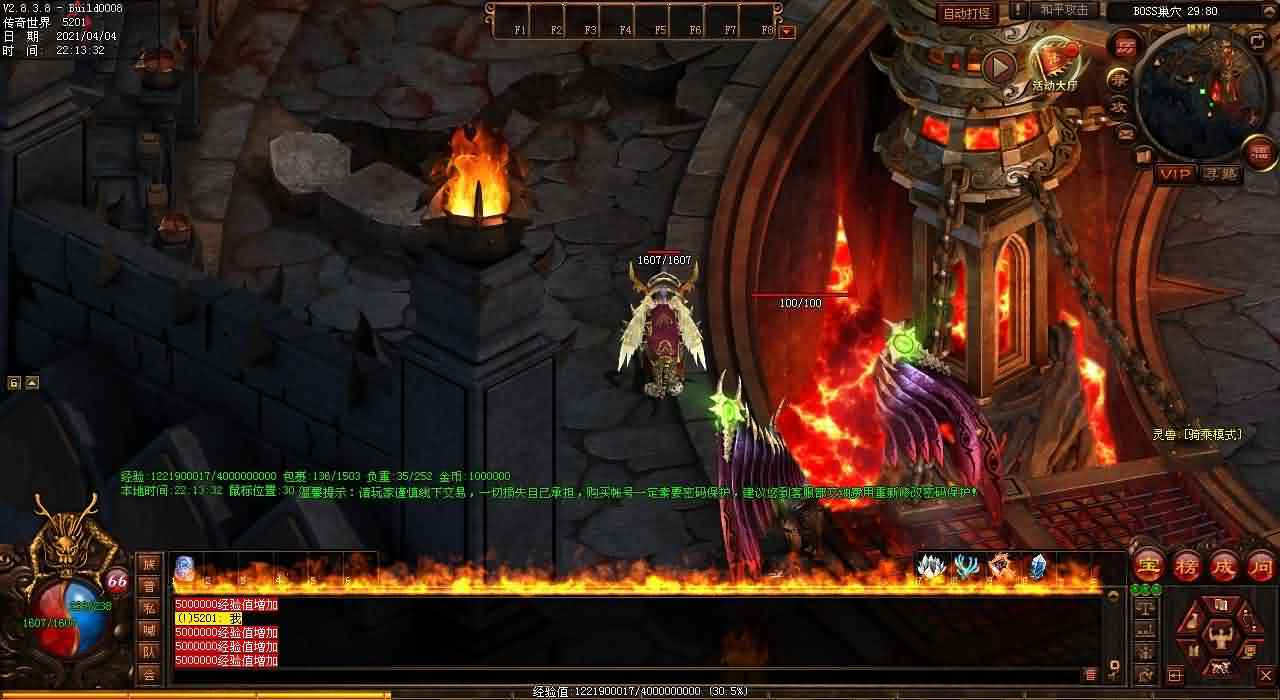Viewport: 1280px width, 700px height.
Task: Activate the white lotus skill icon
Action: click(x=931, y=567)
